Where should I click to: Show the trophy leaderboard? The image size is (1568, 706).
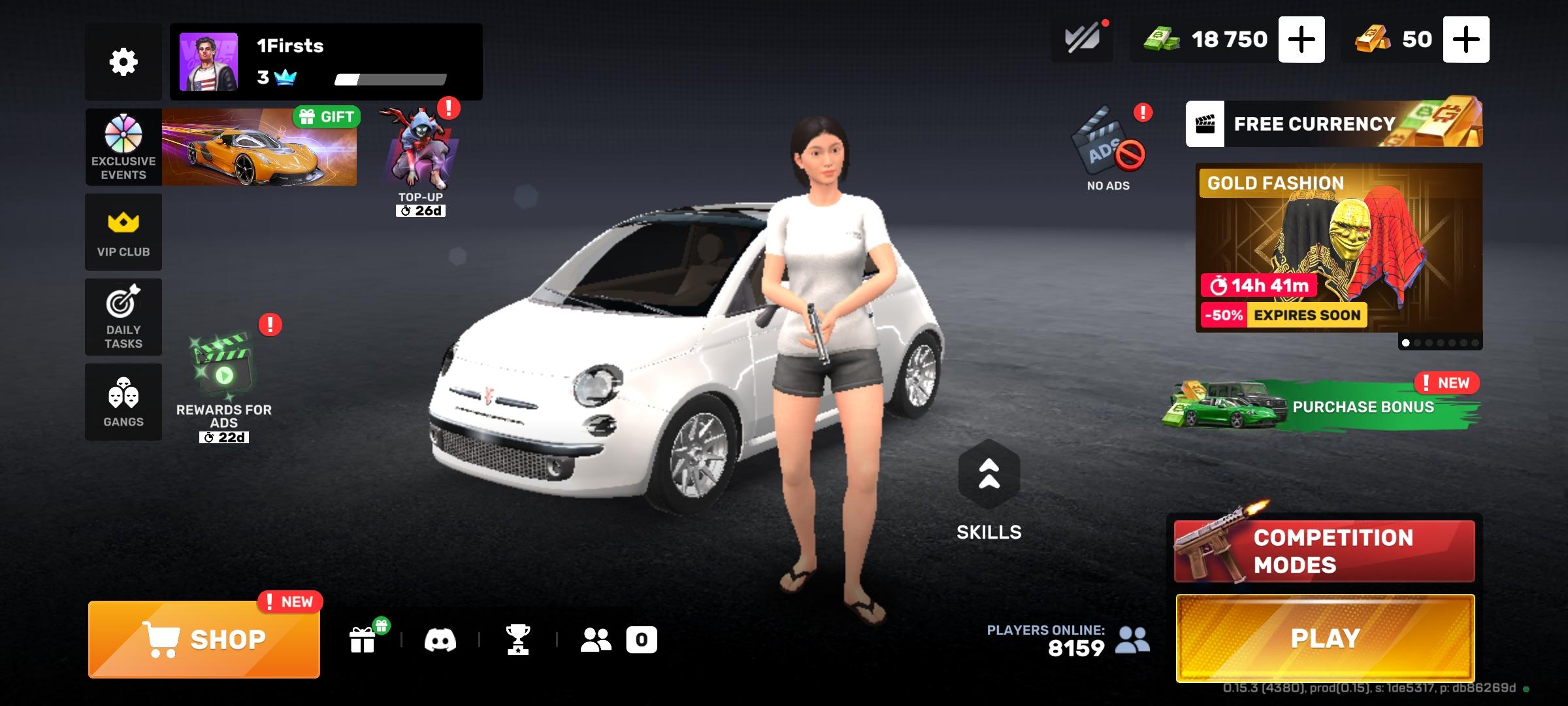point(517,639)
